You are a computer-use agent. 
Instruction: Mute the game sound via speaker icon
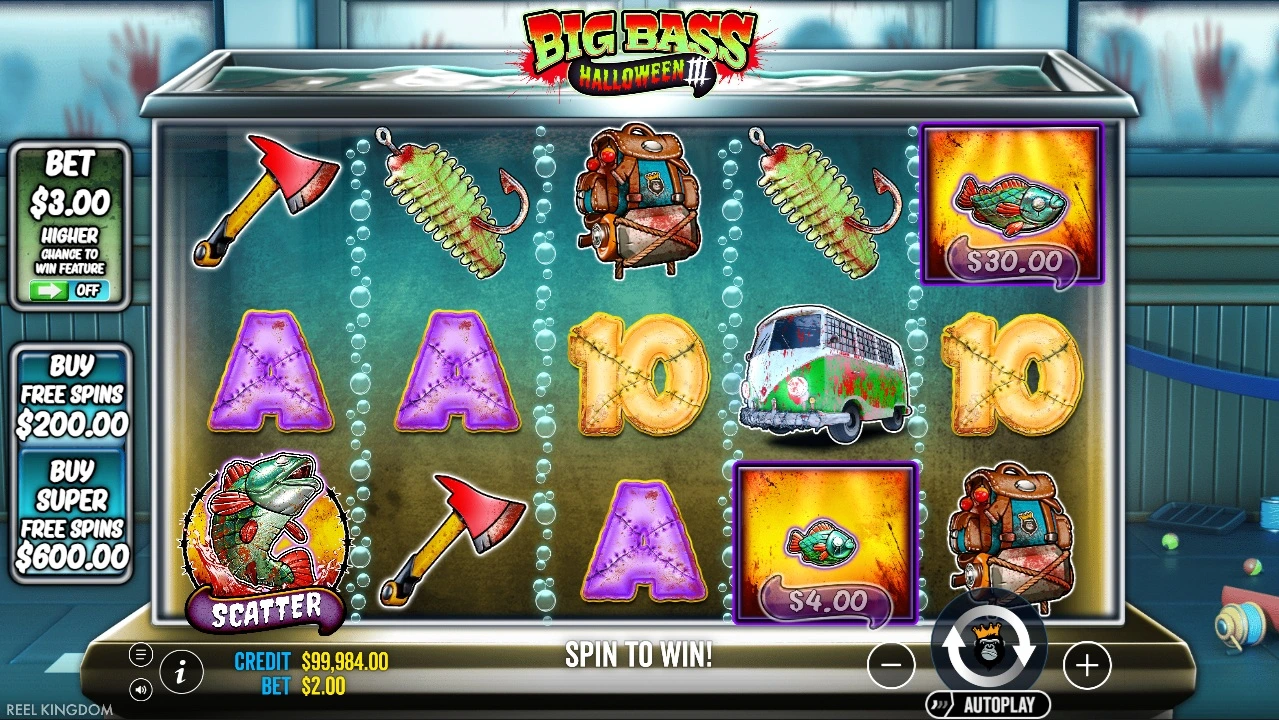tap(141, 689)
